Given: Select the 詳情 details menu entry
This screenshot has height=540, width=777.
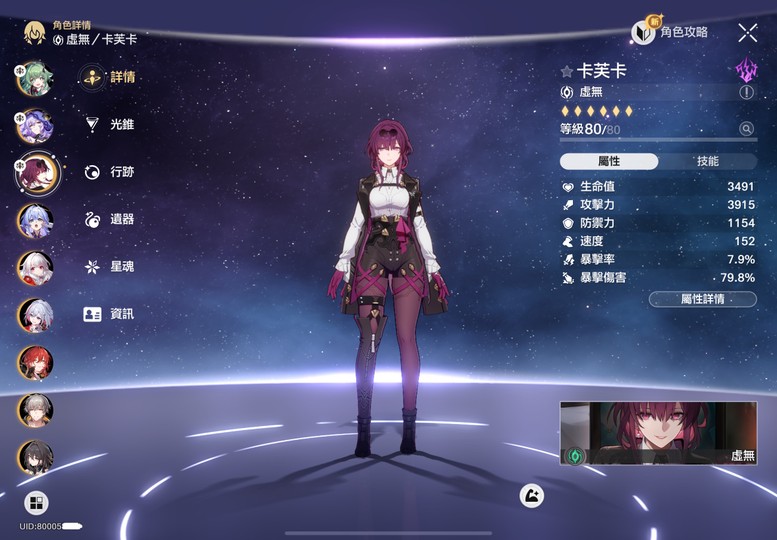Looking at the screenshot, I should click(110, 77).
